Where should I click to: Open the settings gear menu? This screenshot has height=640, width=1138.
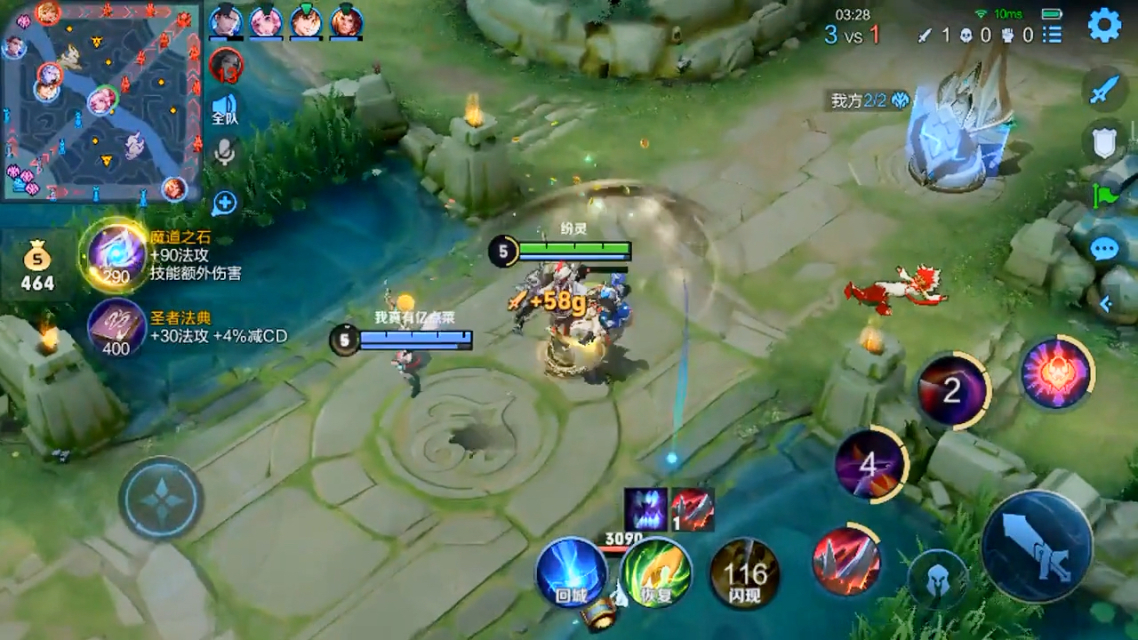(1104, 26)
